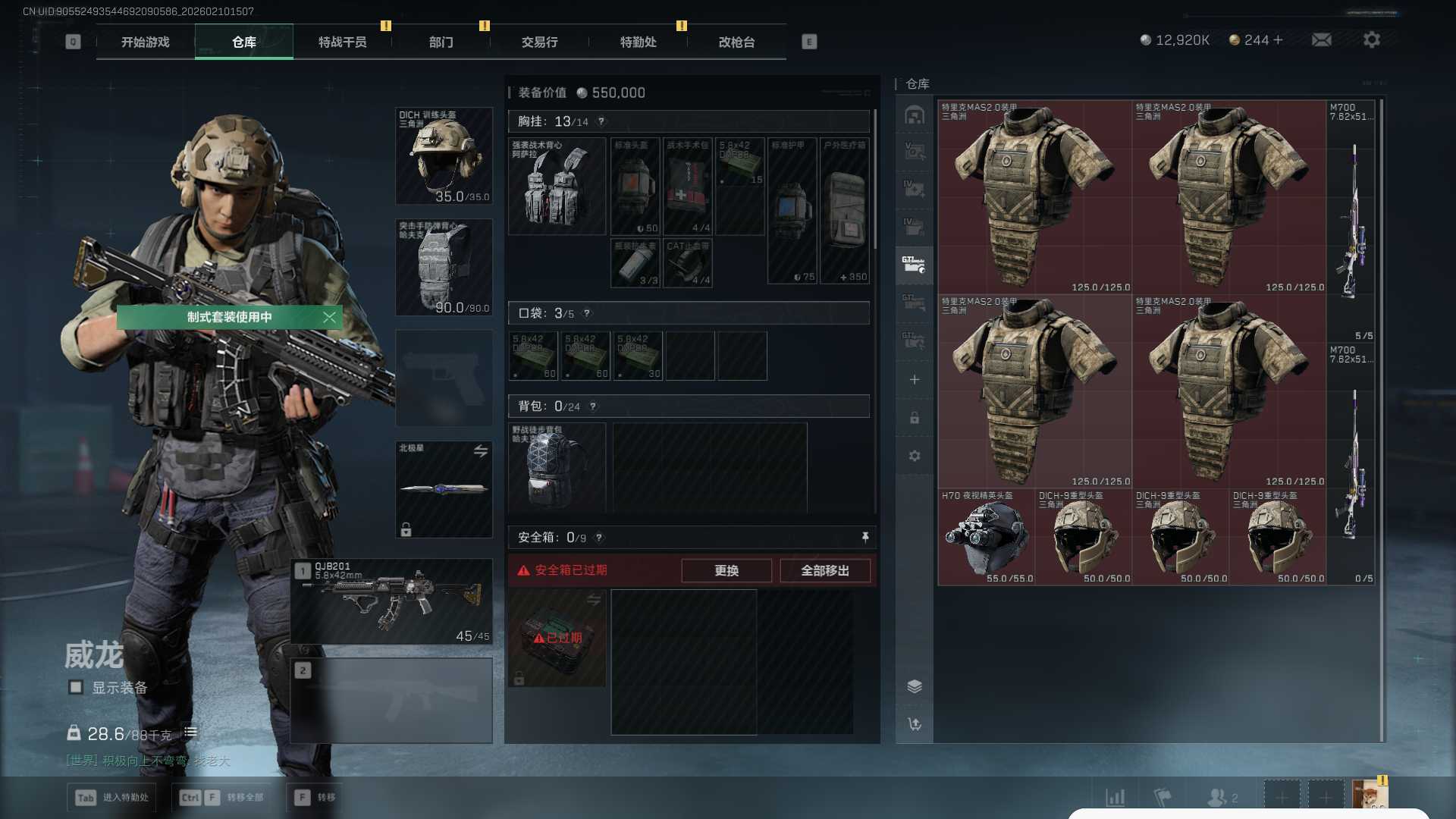Click the 全部移出 button
This screenshot has width=1456, height=819.
[824, 570]
